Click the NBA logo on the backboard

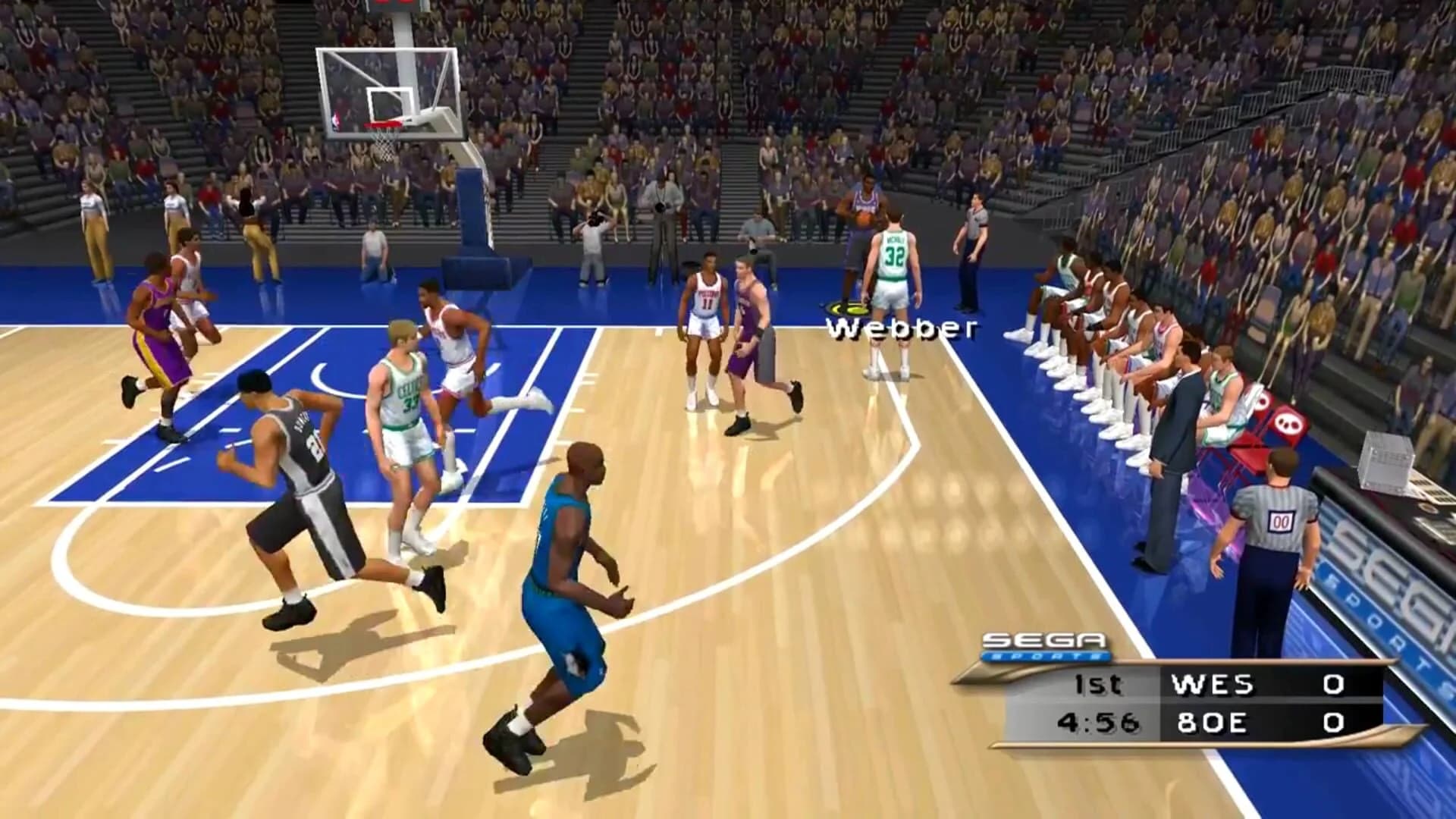337,120
